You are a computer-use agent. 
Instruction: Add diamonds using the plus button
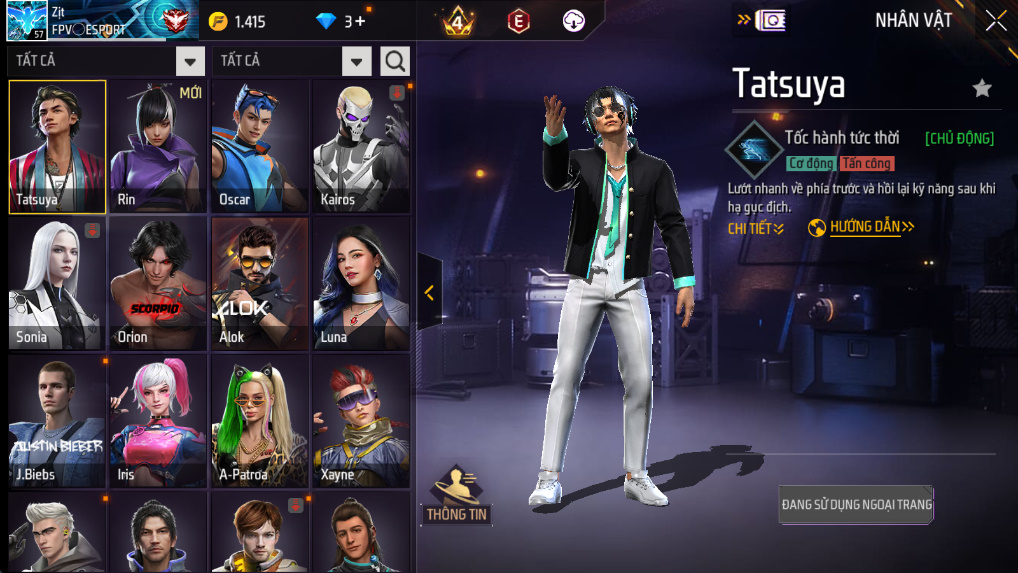pyautogui.click(x=360, y=21)
